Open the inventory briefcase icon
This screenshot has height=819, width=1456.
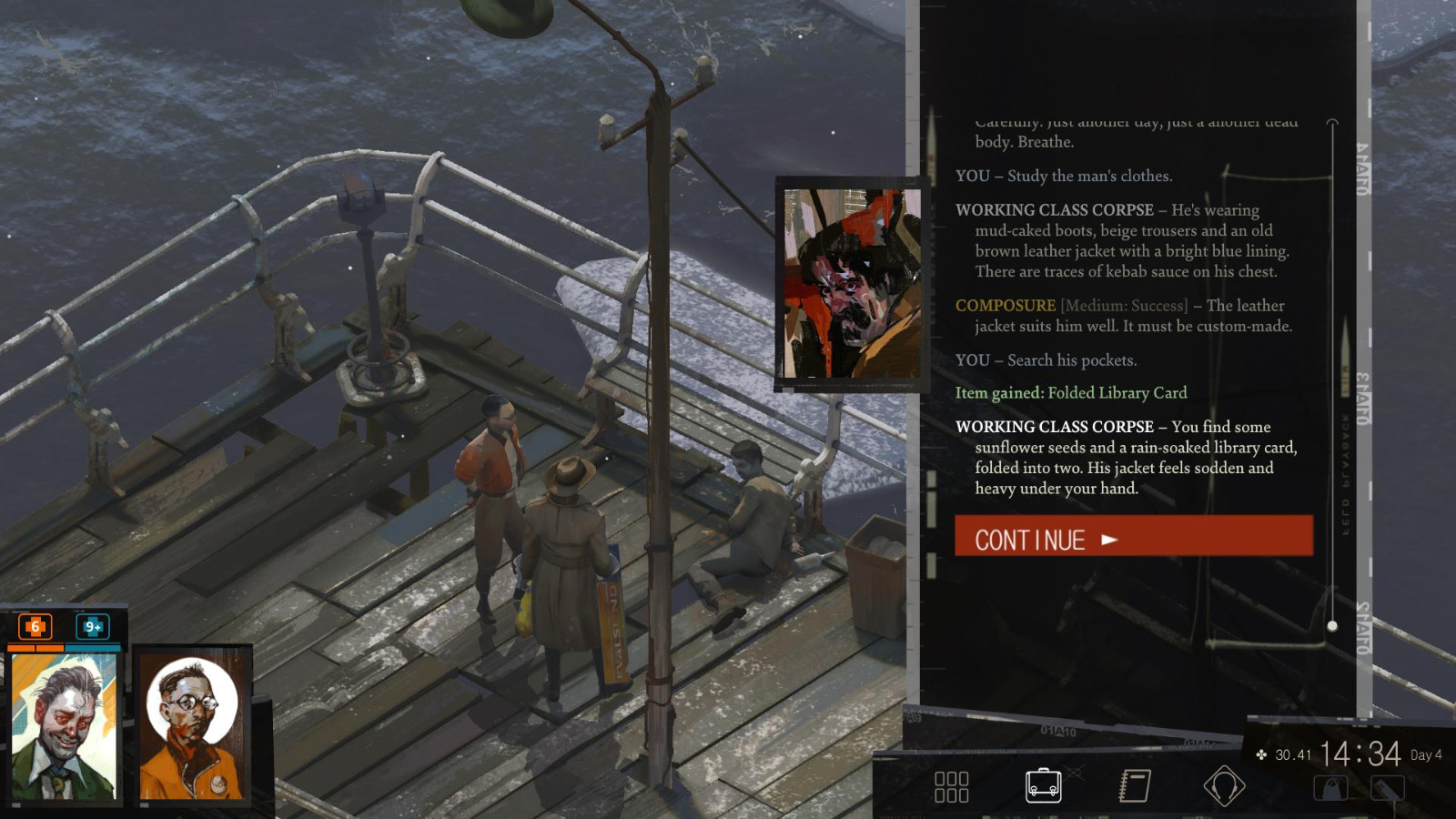pos(1041,784)
